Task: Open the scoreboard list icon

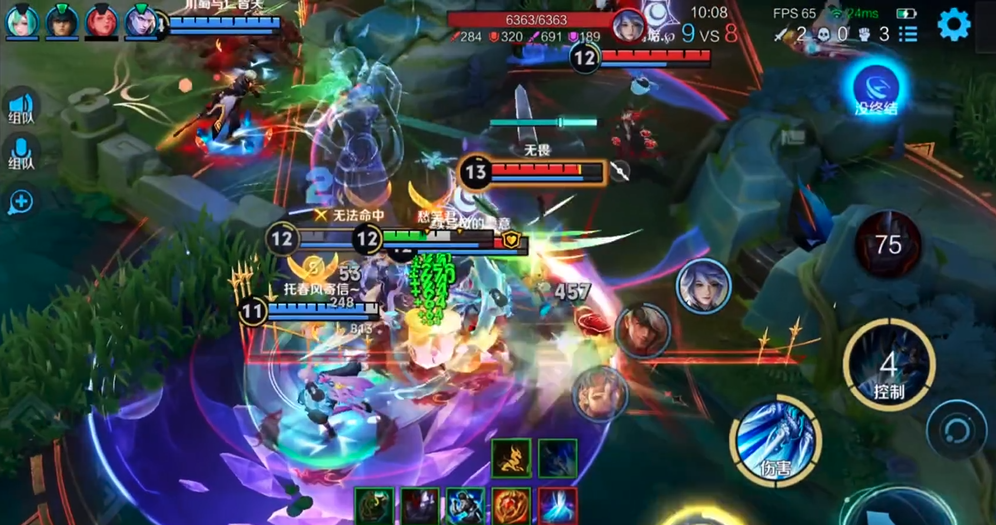Action: click(x=908, y=34)
